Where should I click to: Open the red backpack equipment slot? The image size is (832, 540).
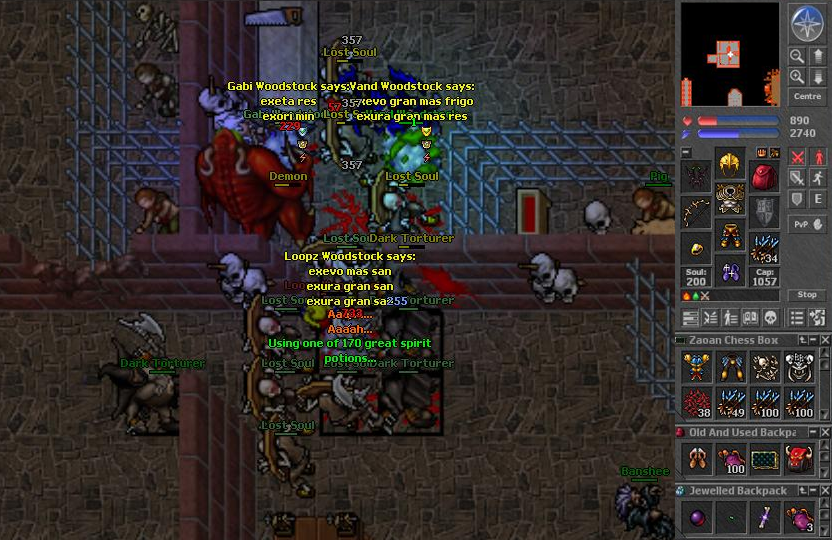(x=764, y=178)
